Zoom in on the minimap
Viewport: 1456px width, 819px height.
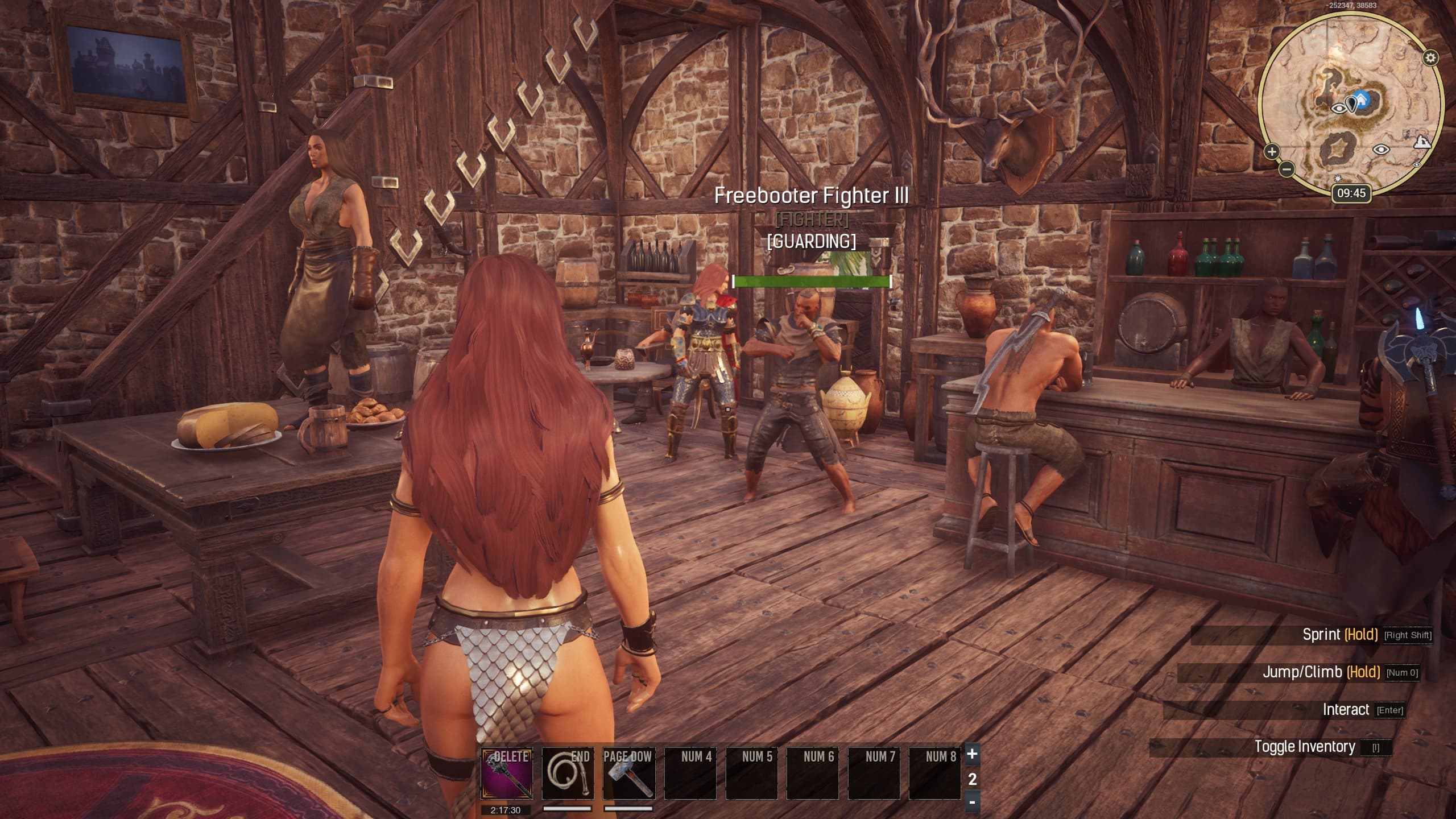click(1272, 152)
